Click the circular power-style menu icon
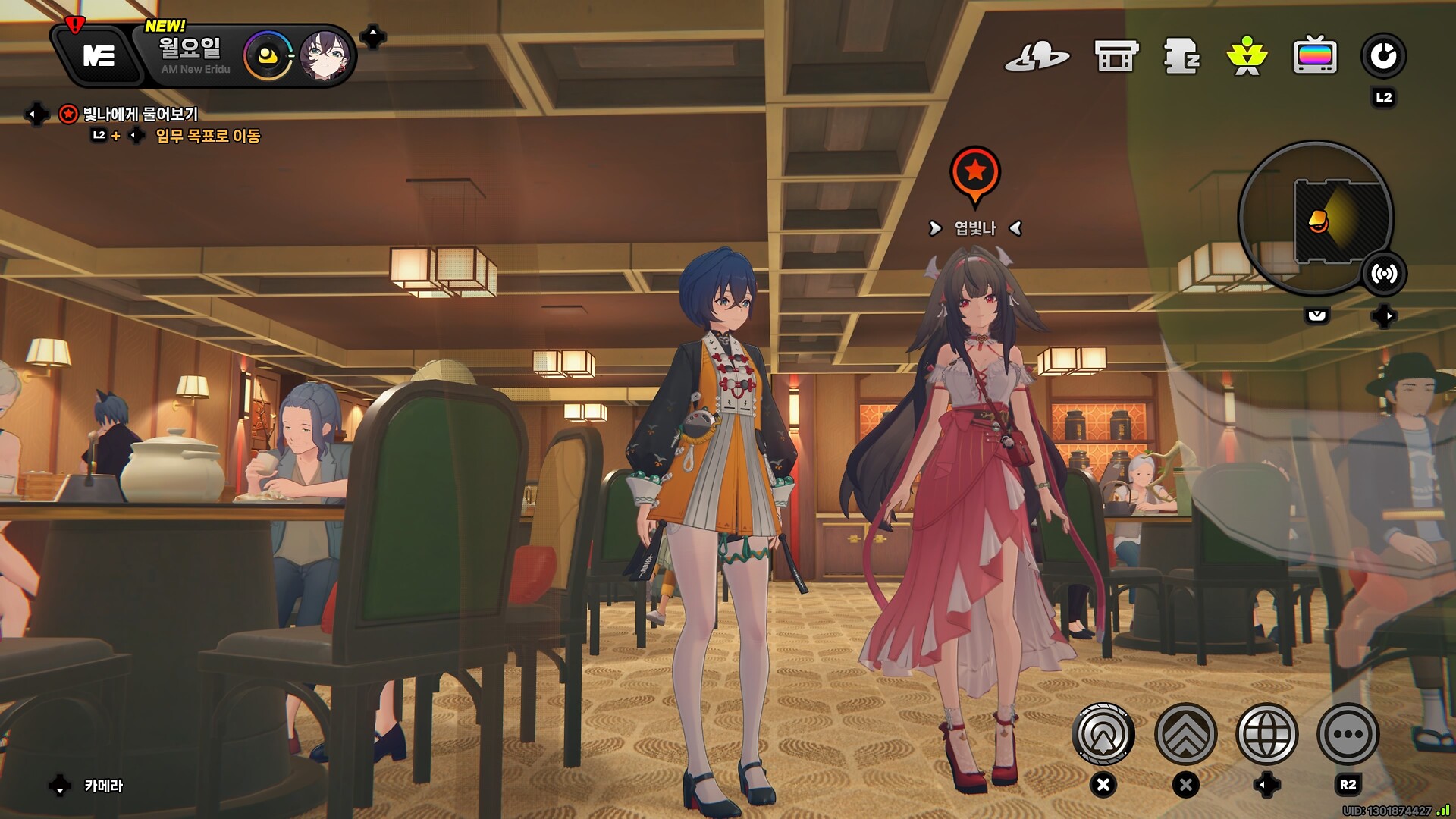Screen dimensions: 1456x819 [x=1383, y=56]
